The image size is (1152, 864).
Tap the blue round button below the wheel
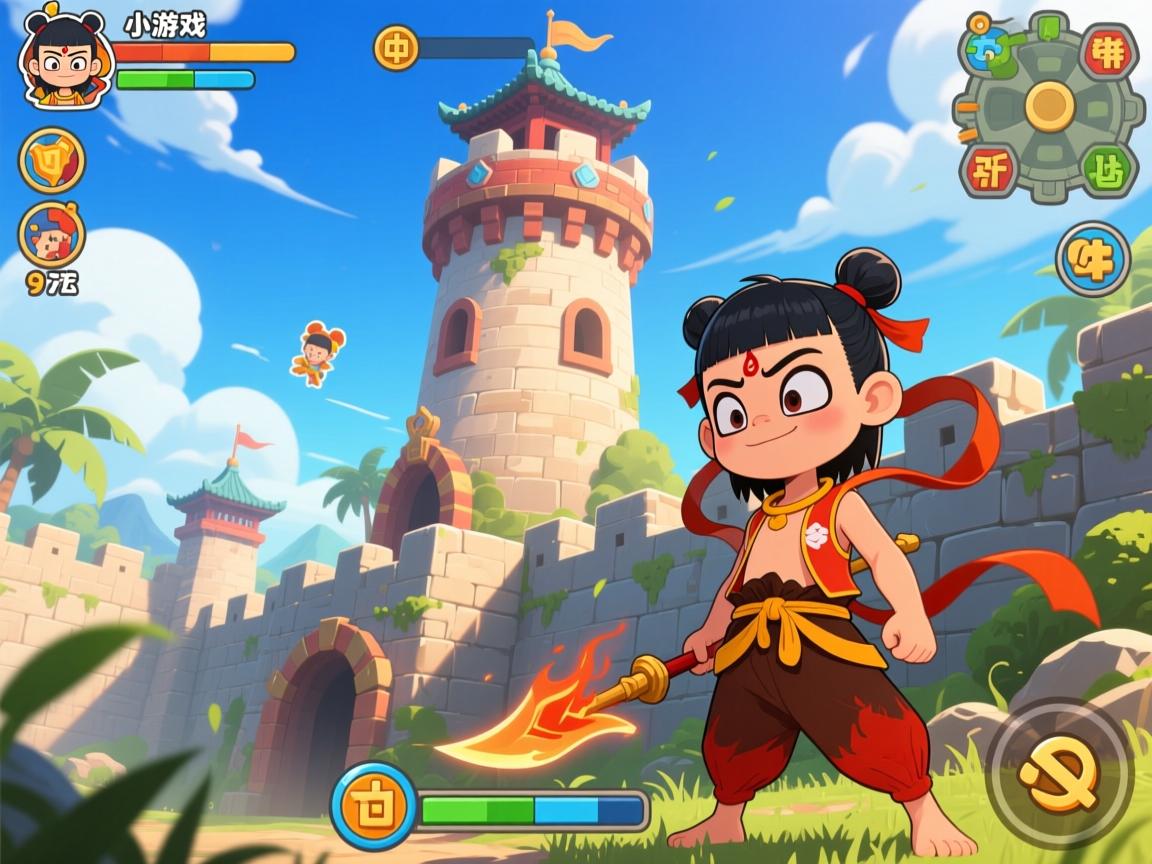(x=1092, y=259)
